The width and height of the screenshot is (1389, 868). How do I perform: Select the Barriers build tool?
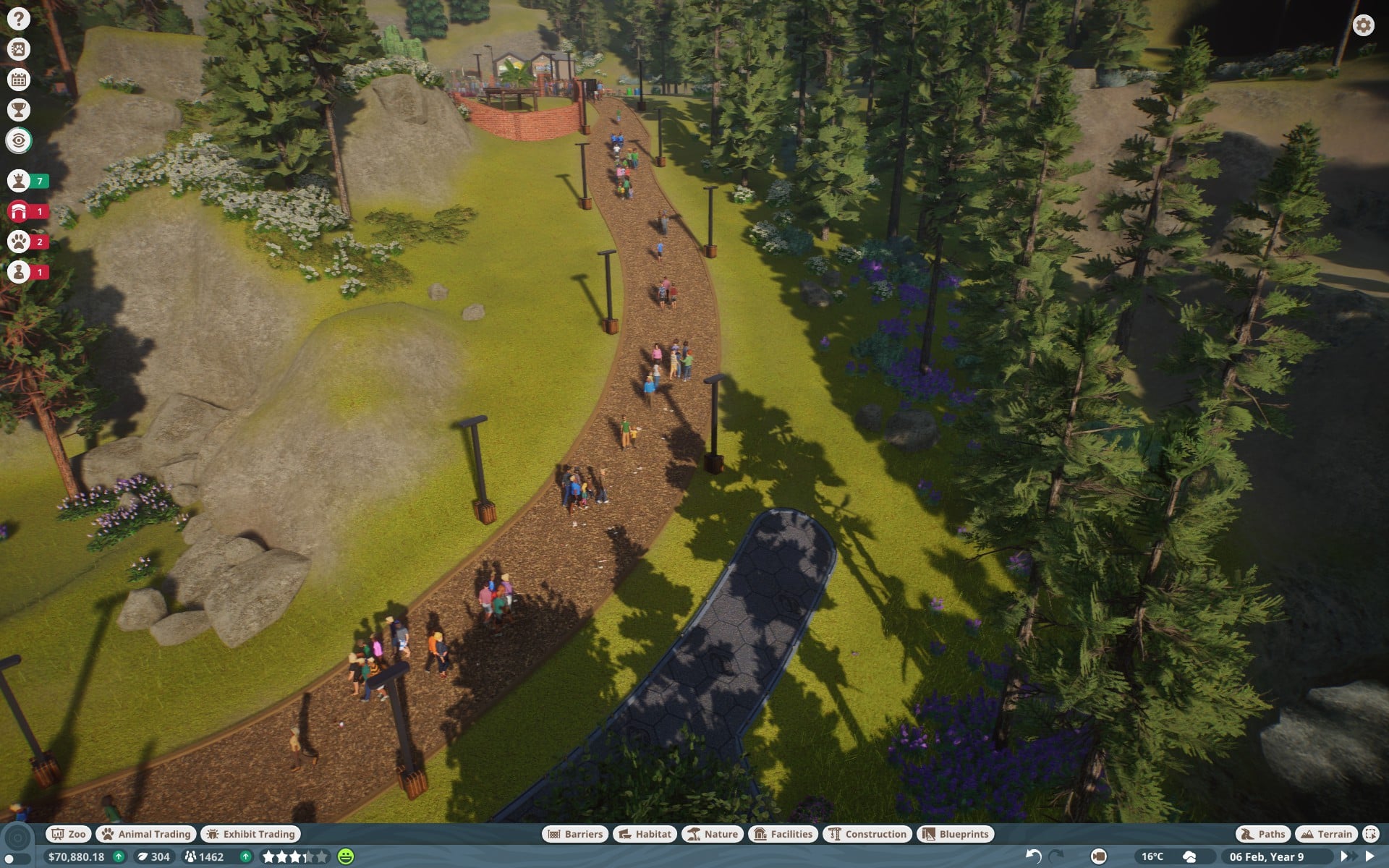coord(575,834)
